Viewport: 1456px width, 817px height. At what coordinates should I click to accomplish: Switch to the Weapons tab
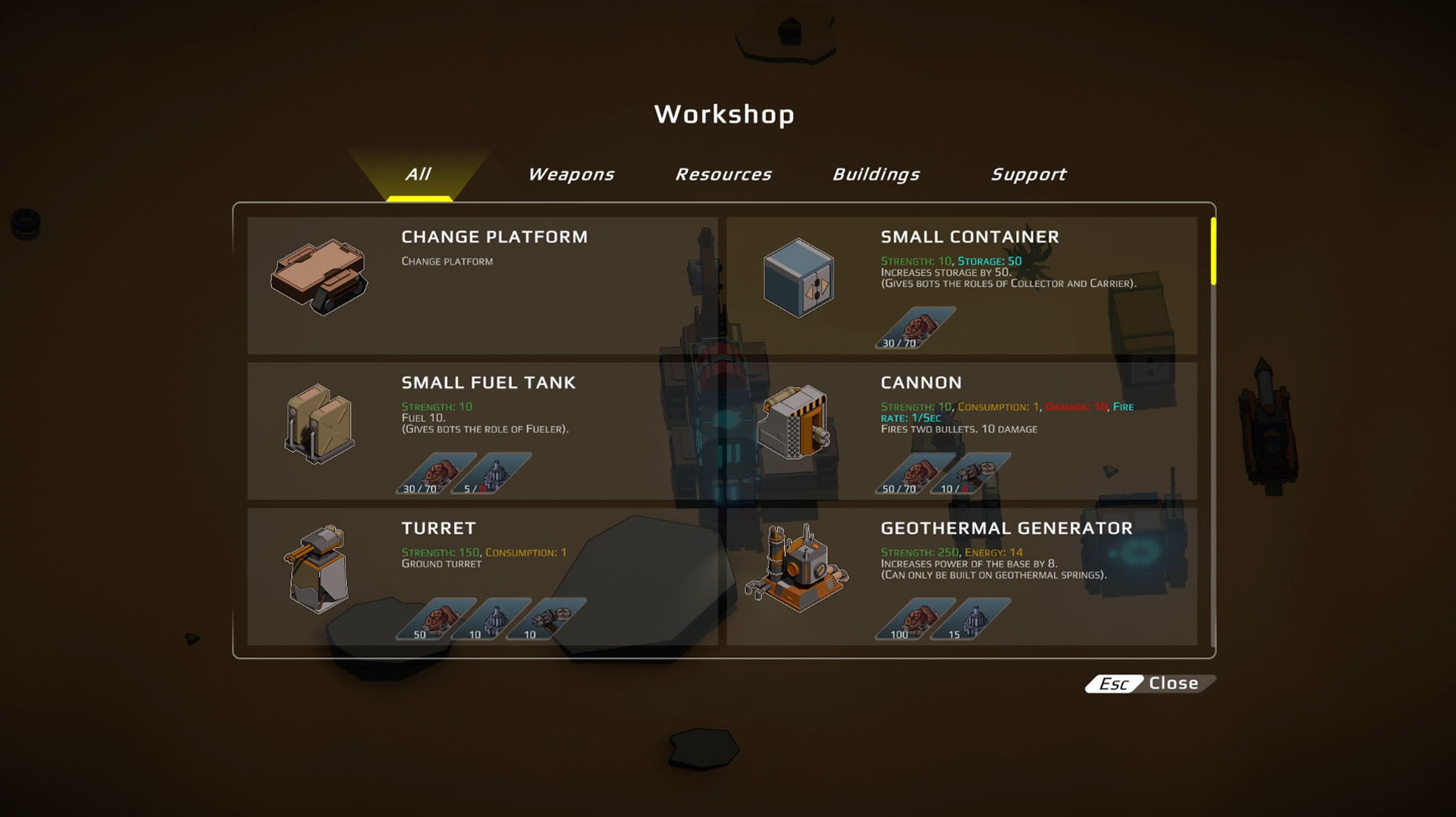pos(571,174)
